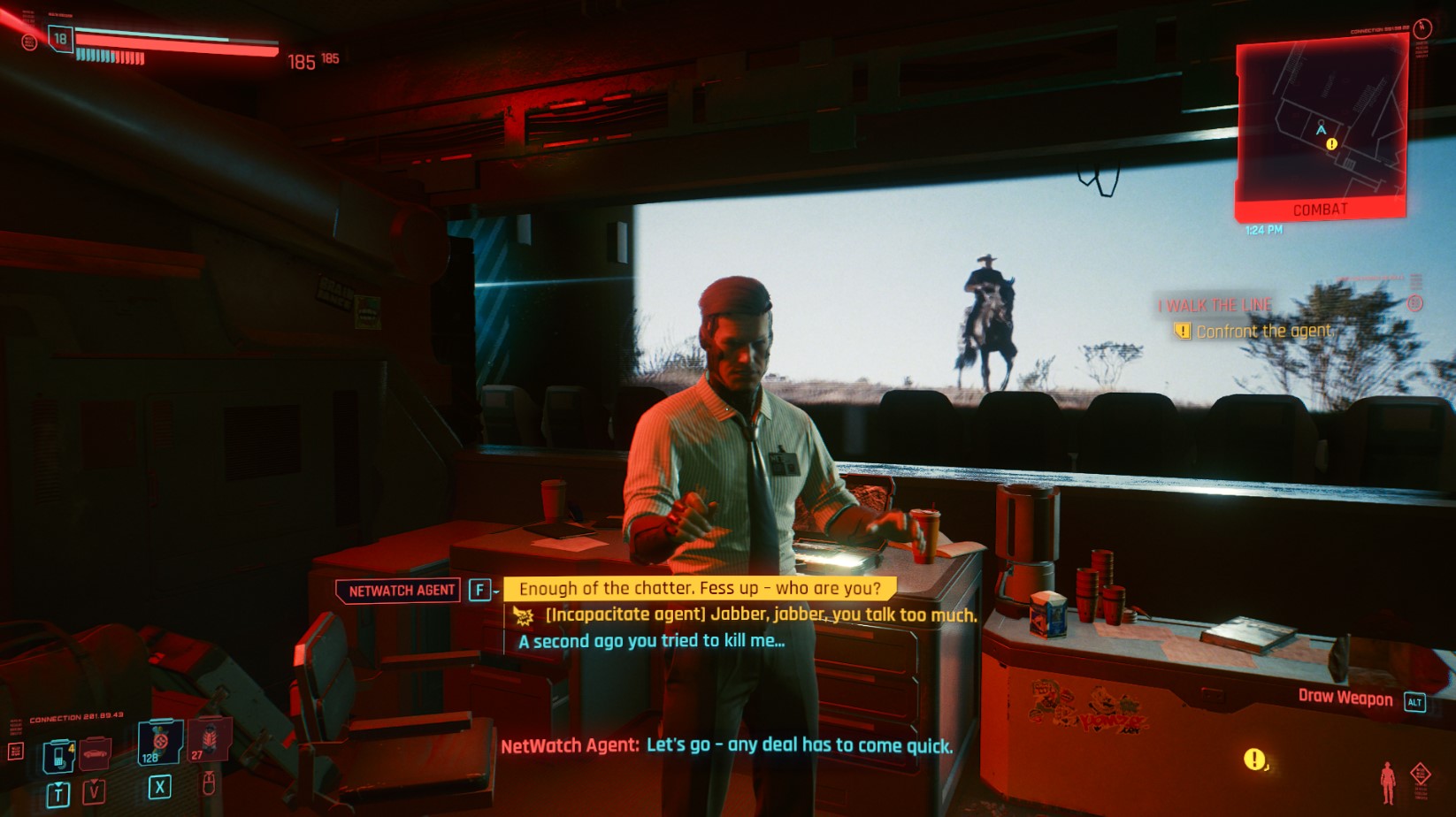Open the phone icon slot

click(x=58, y=756)
